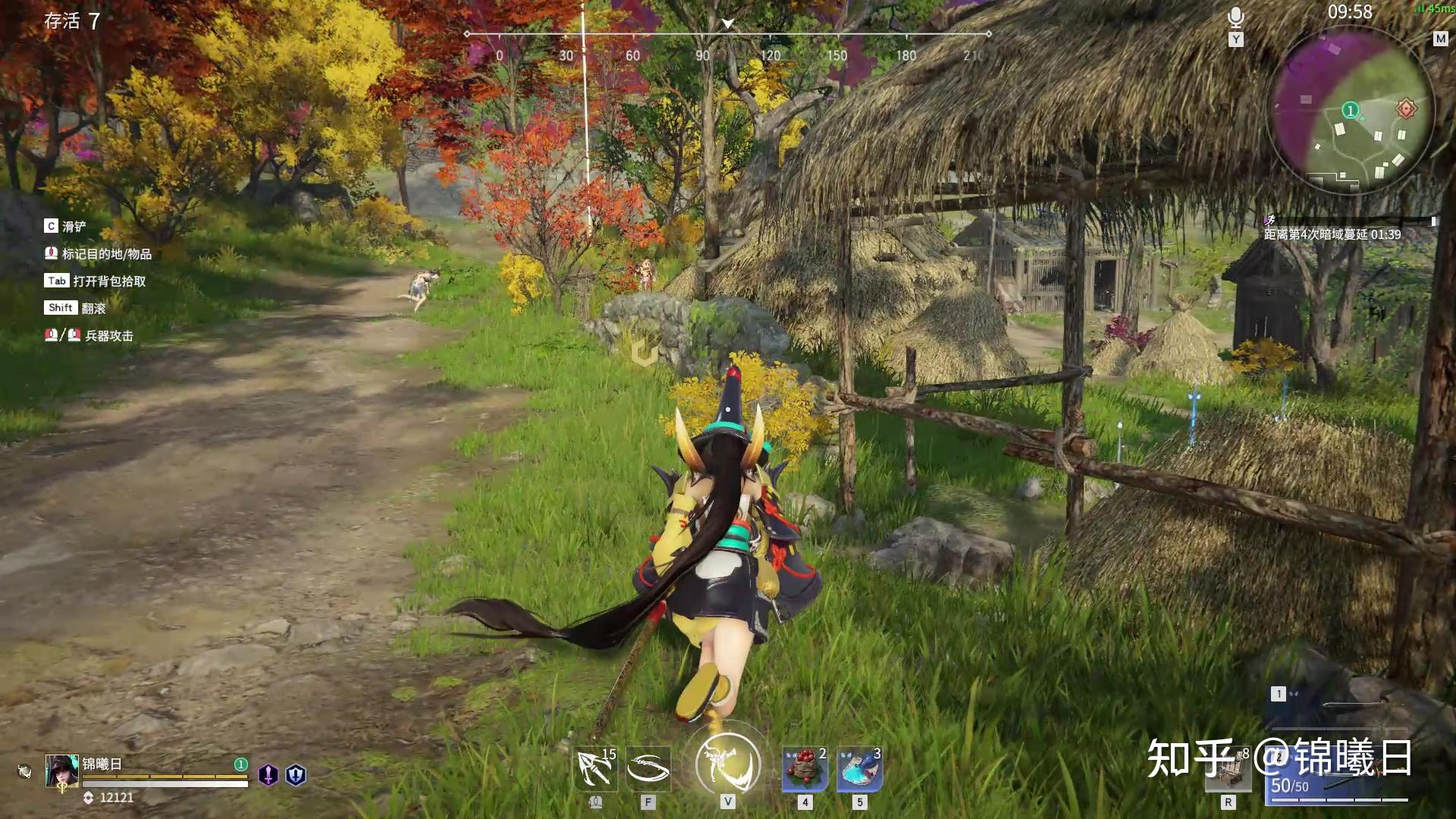Select the grappling hook slot
Viewport: 1456px width, 819px height.
click(x=595, y=769)
